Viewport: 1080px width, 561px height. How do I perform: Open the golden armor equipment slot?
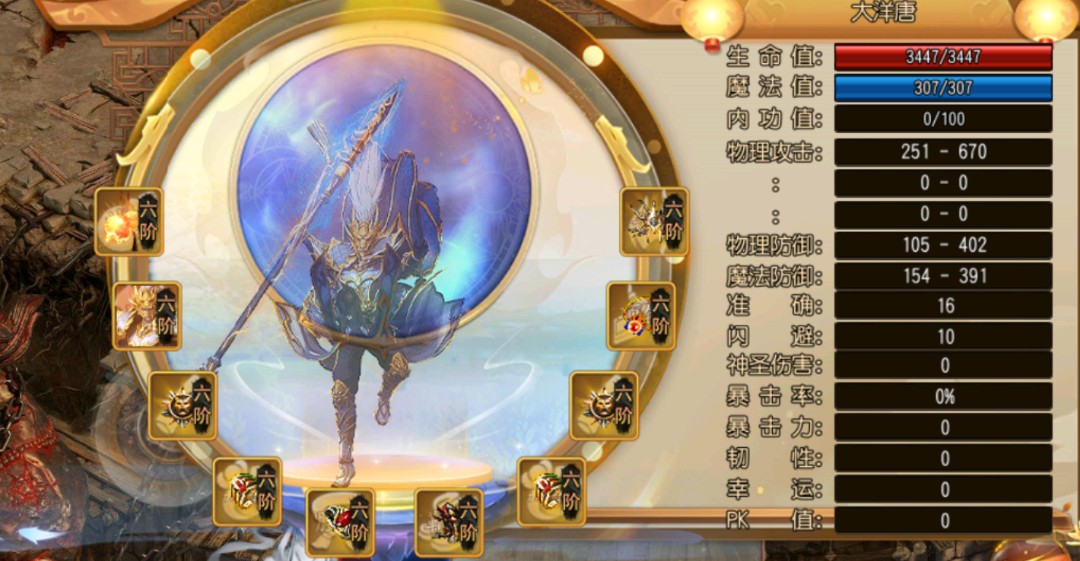point(146,315)
